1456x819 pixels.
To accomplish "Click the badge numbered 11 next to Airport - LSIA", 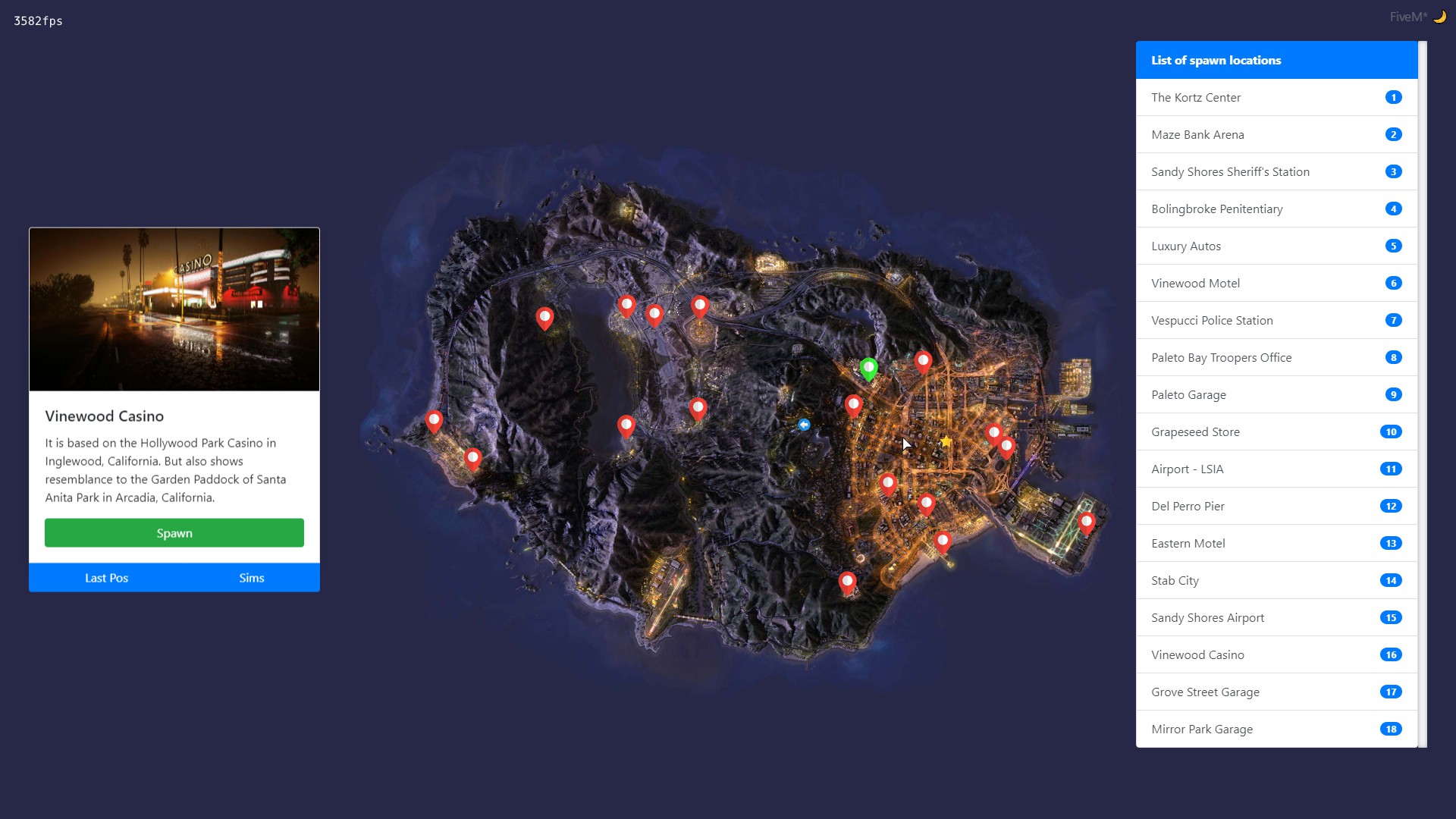I will click(x=1392, y=469).
